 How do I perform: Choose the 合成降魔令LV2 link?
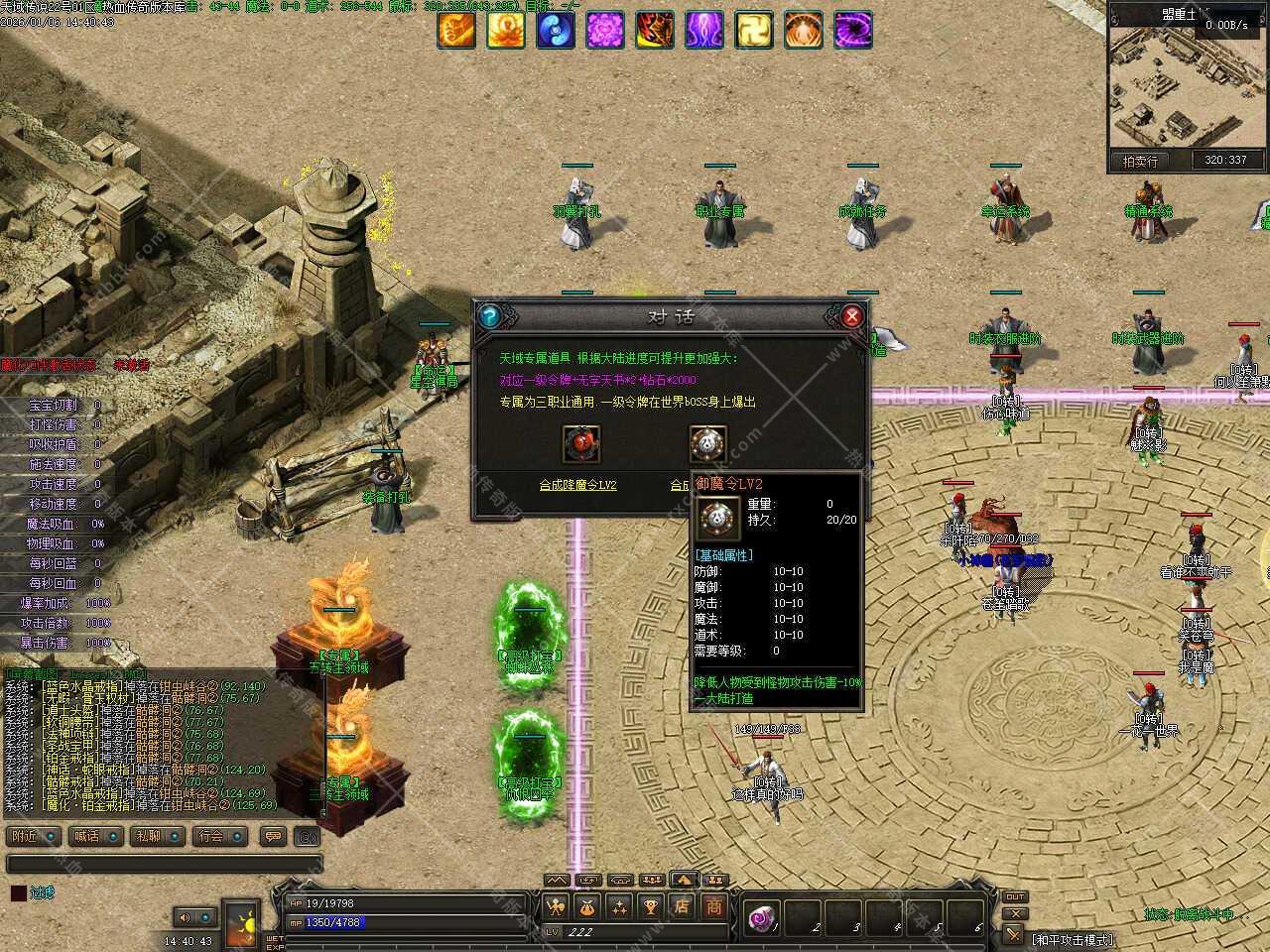tap(577, 485)
